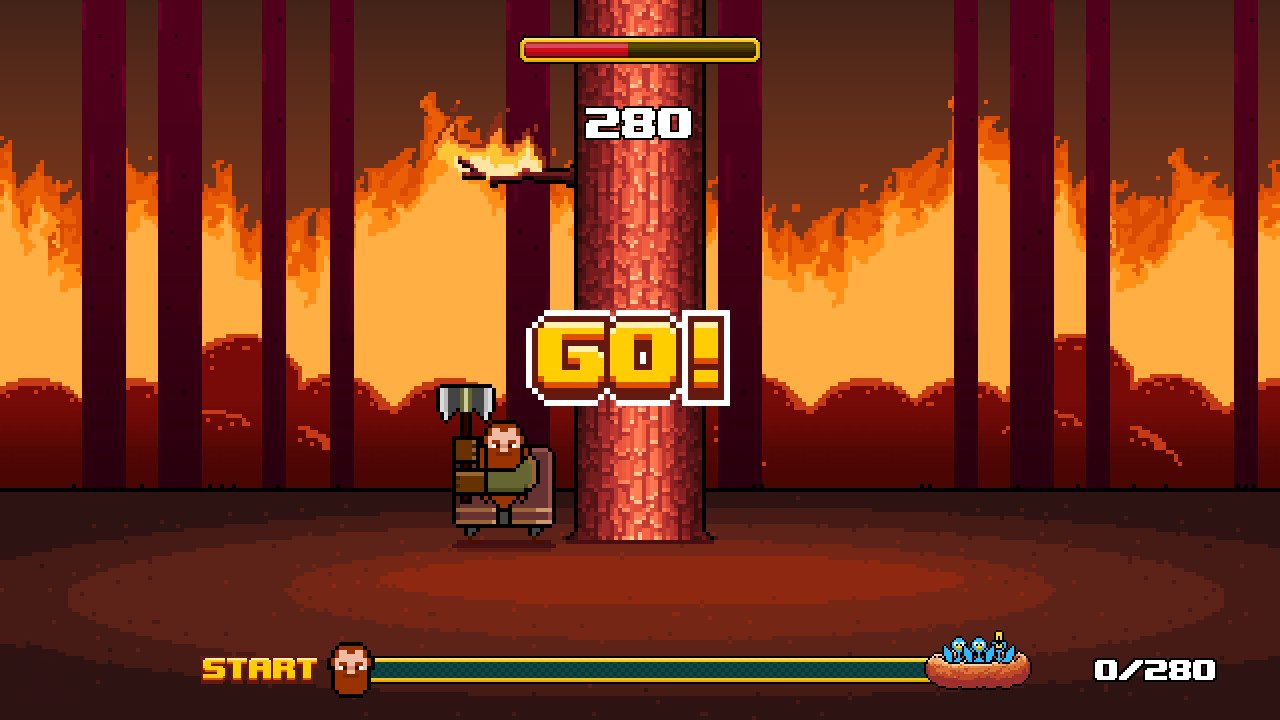The height and width of the screenshot is (720, 1280).
Task: Click the green chop progress track
Action: [x=650, y=667]
